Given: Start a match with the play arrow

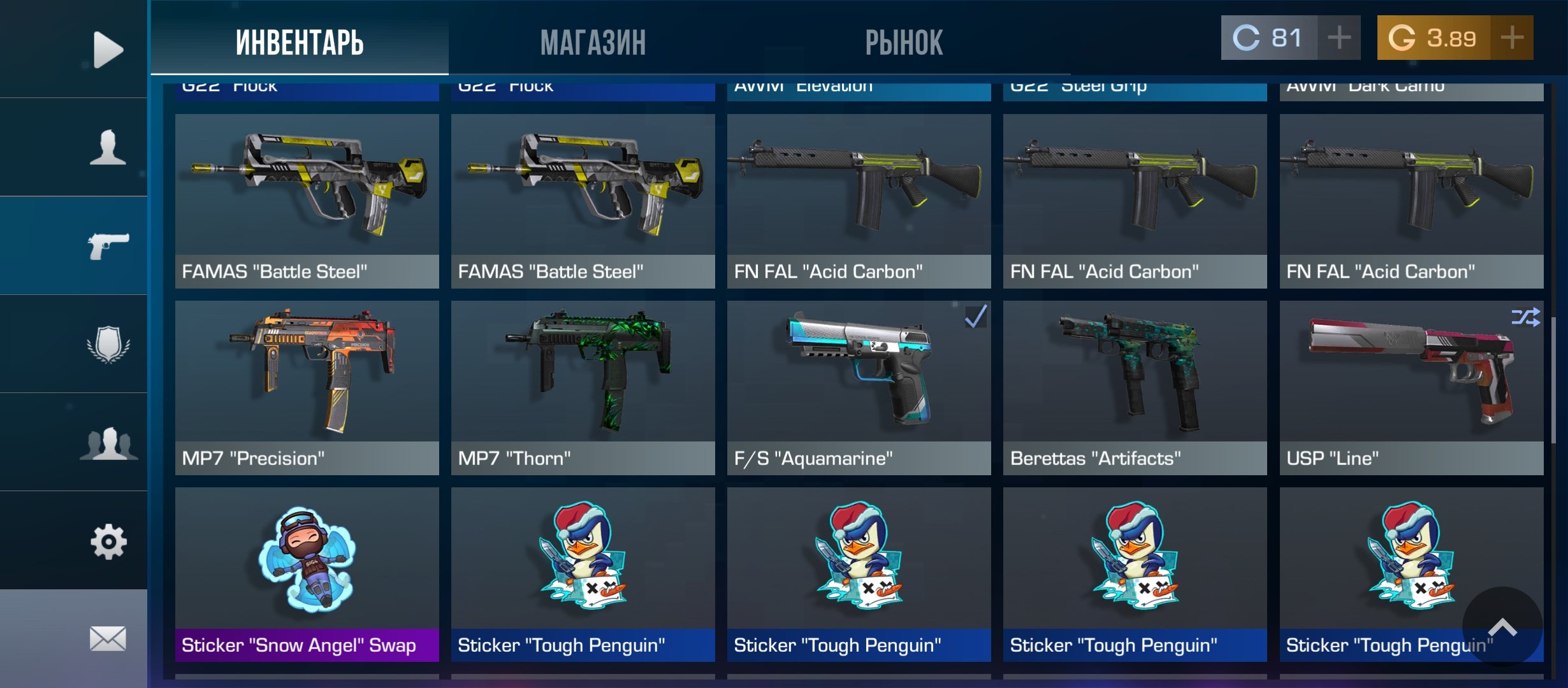Looking at the screenshot, I should [x=107, y=49].
